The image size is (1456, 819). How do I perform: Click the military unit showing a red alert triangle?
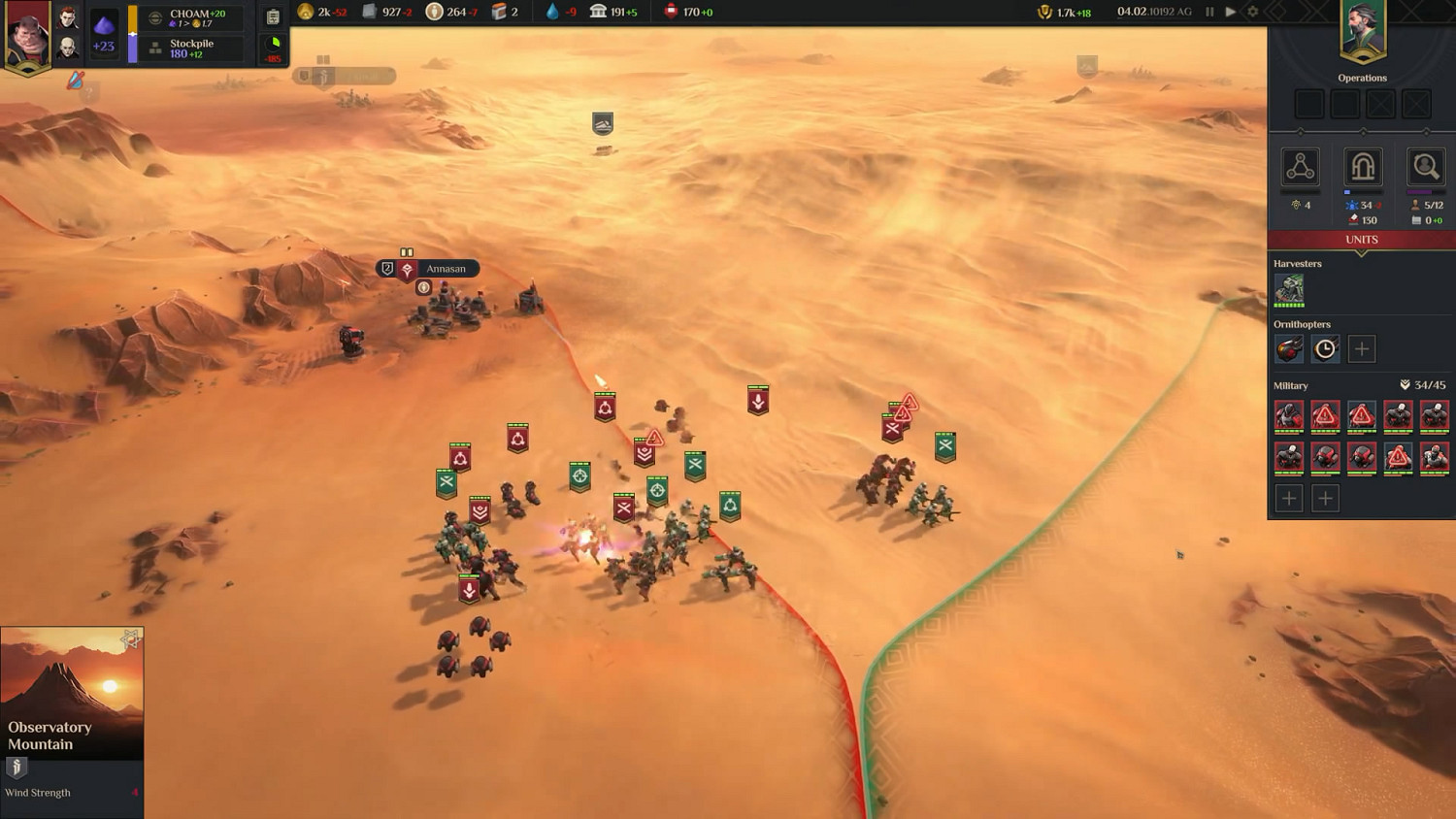point(1325,415)
